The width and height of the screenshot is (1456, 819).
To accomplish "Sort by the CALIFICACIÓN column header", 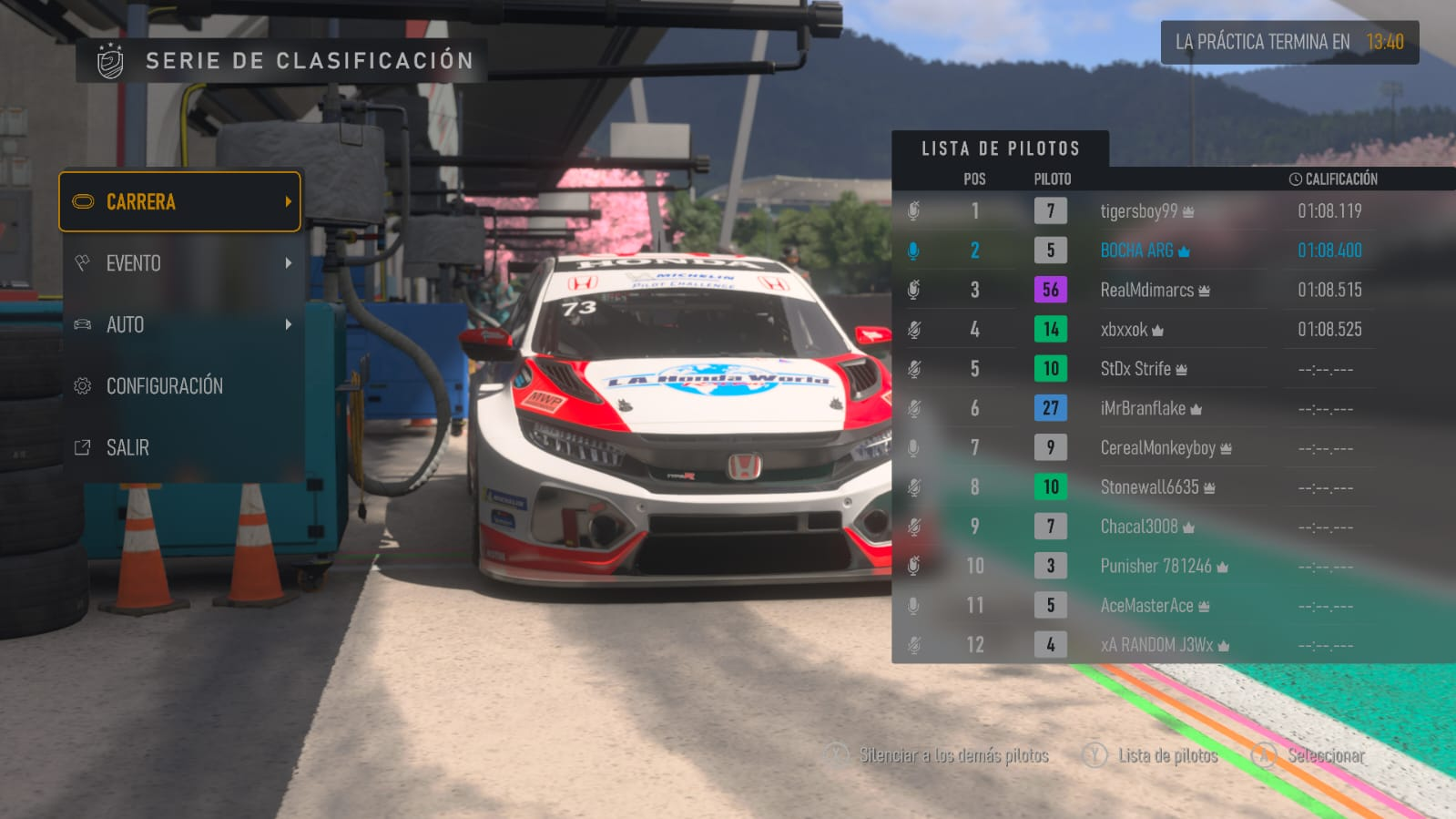I will (x=1333, y=179).
